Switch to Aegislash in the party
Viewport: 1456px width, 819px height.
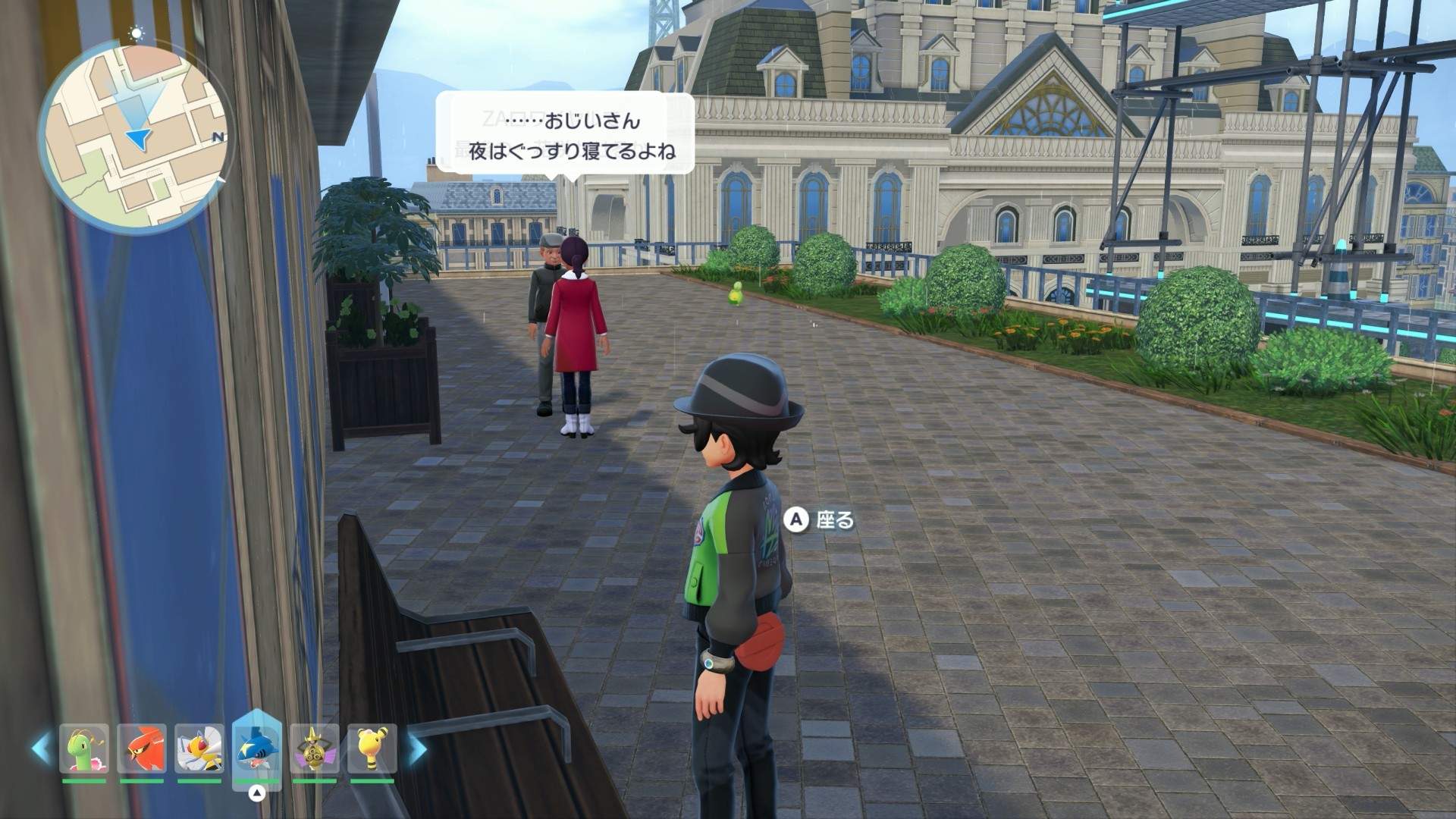[x=315, y=748]
